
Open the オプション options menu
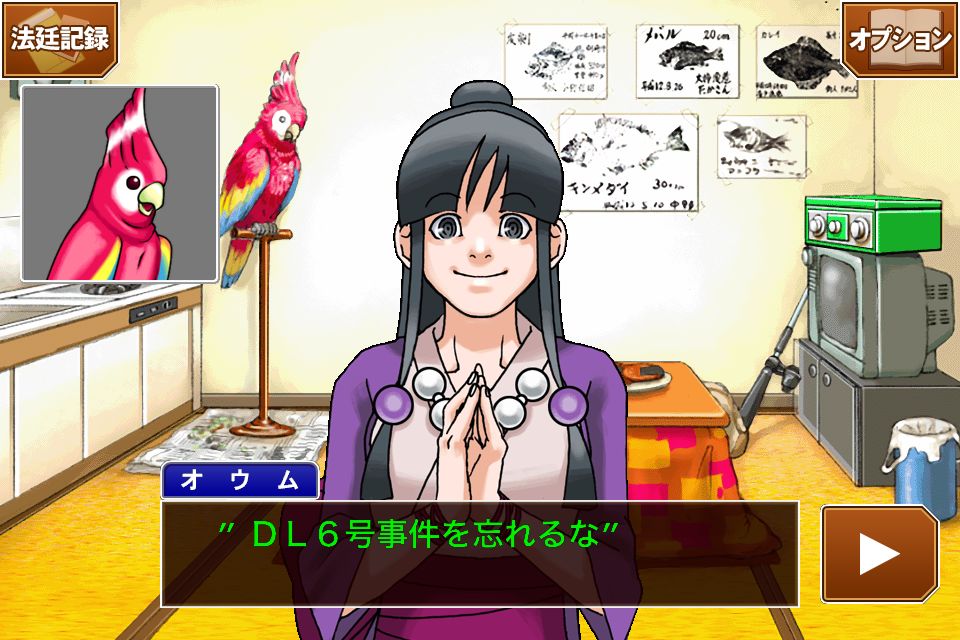coord(899,38)
